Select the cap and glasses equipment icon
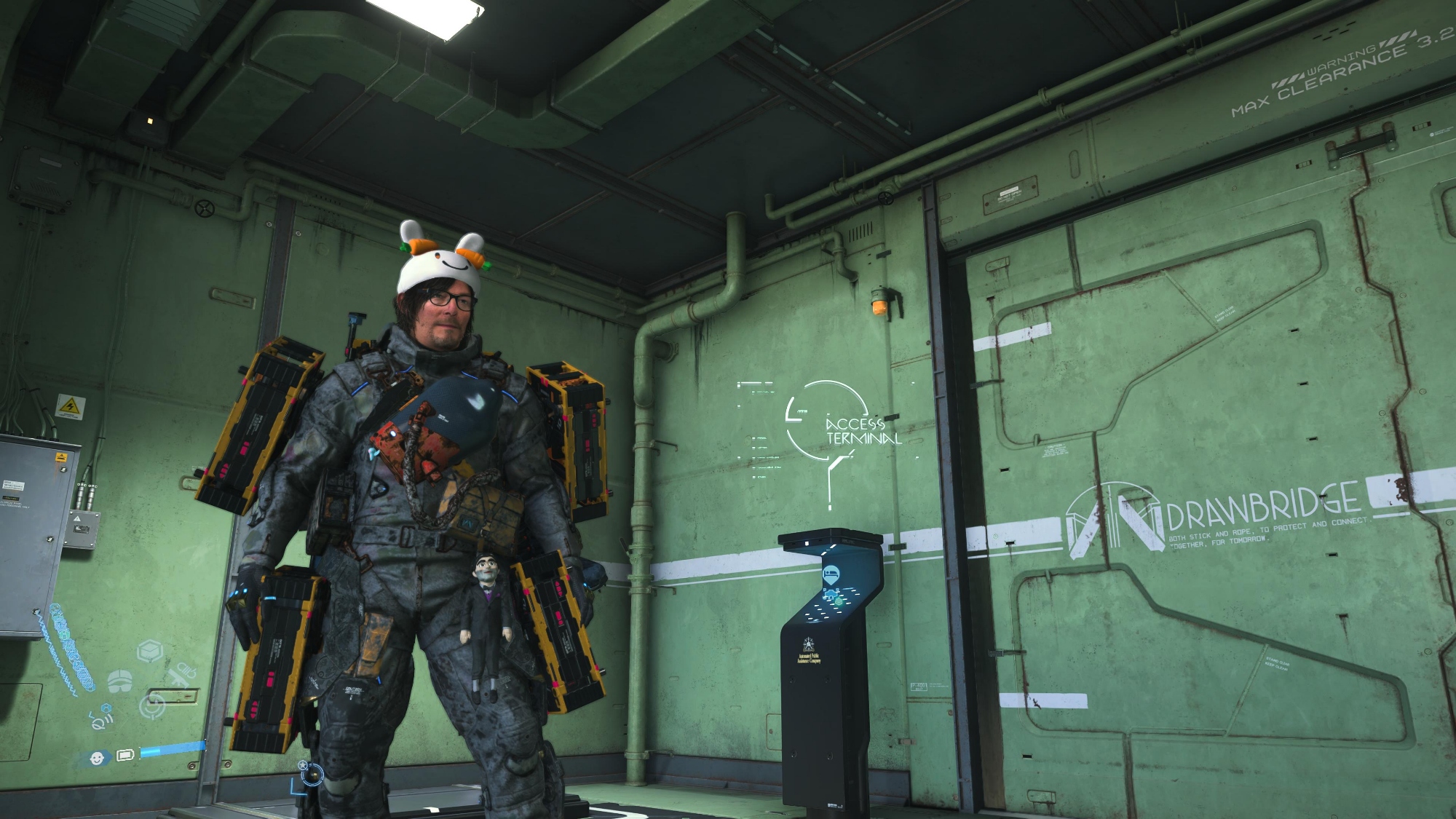 119,681
